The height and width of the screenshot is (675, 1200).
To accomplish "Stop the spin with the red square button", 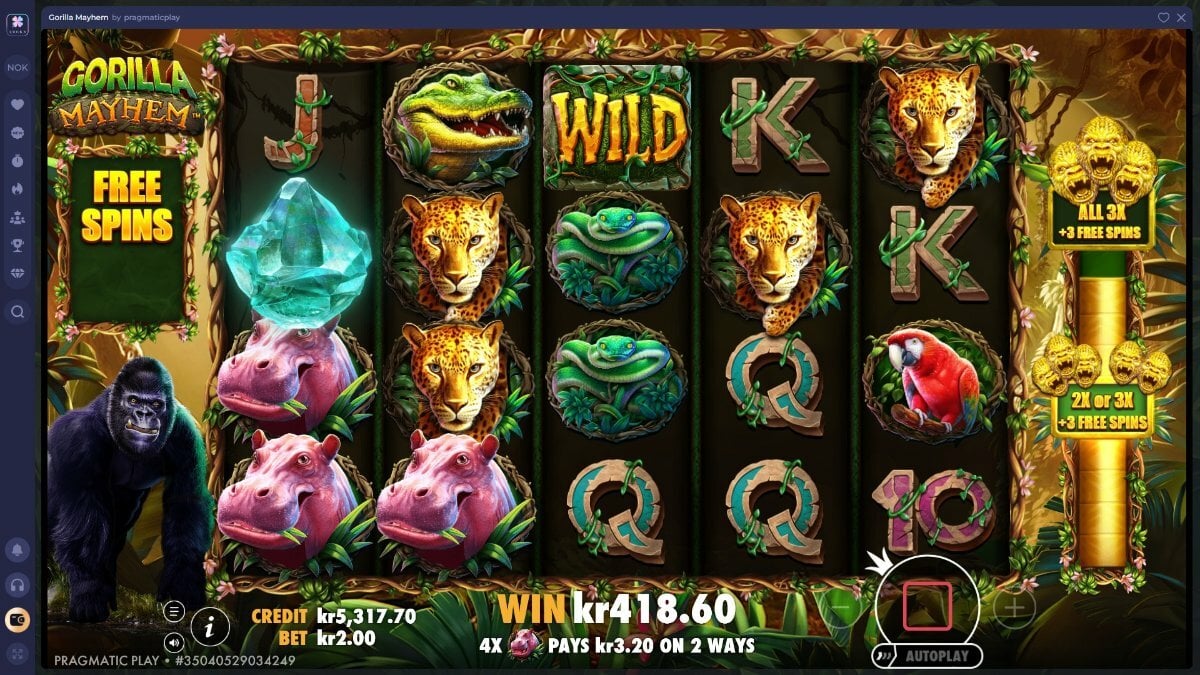I will click(x=927, y=606).
